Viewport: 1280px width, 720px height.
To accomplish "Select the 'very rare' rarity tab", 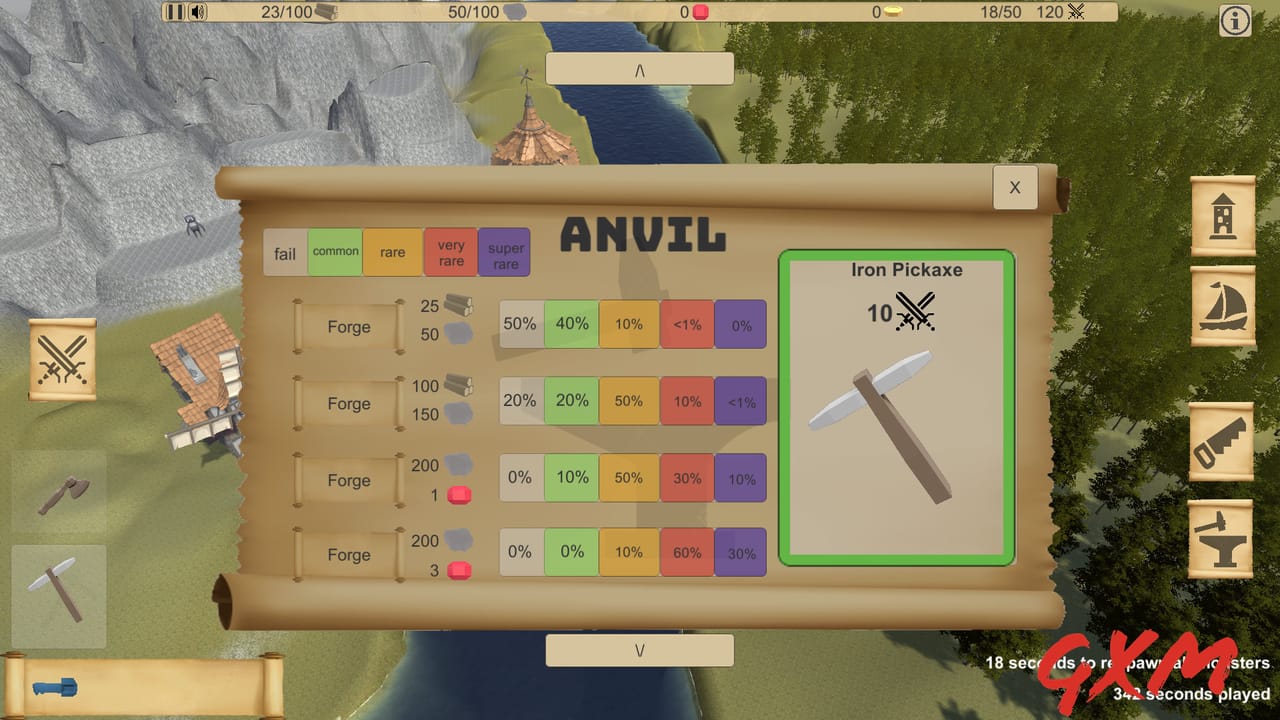I will pos(450,251).
